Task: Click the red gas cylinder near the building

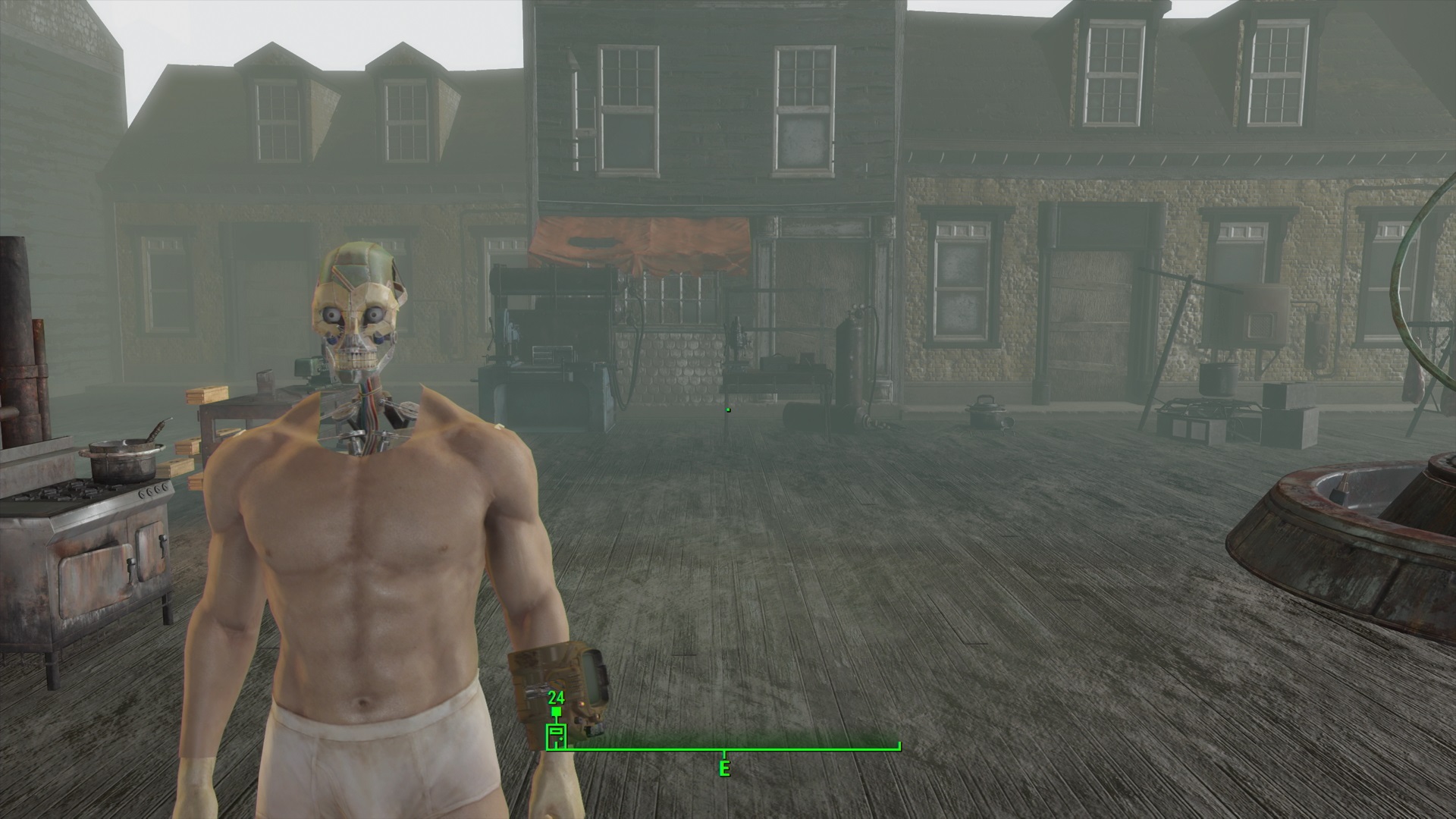Action: coord(851,360)
